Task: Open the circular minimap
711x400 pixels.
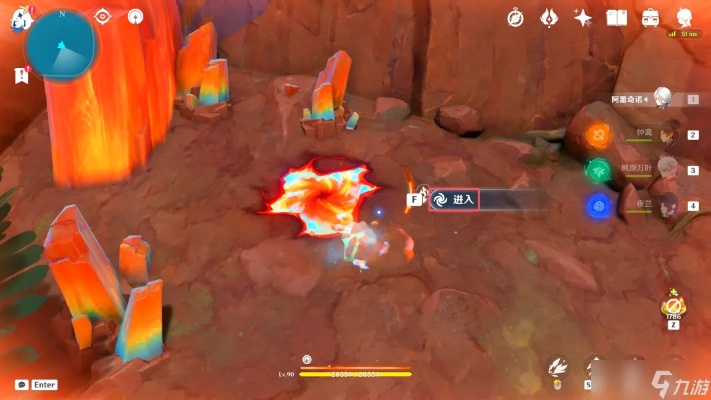Action: coord(61,45)
